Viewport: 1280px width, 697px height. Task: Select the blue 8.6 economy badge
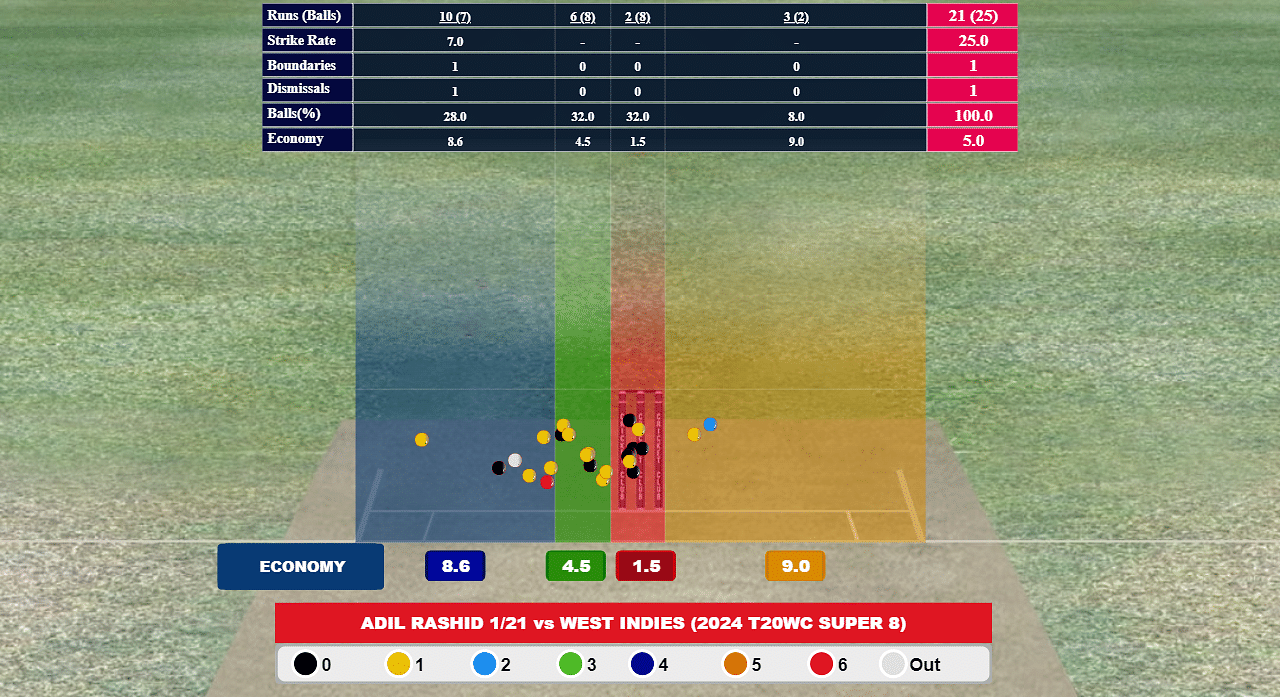(x=455, y=566)
